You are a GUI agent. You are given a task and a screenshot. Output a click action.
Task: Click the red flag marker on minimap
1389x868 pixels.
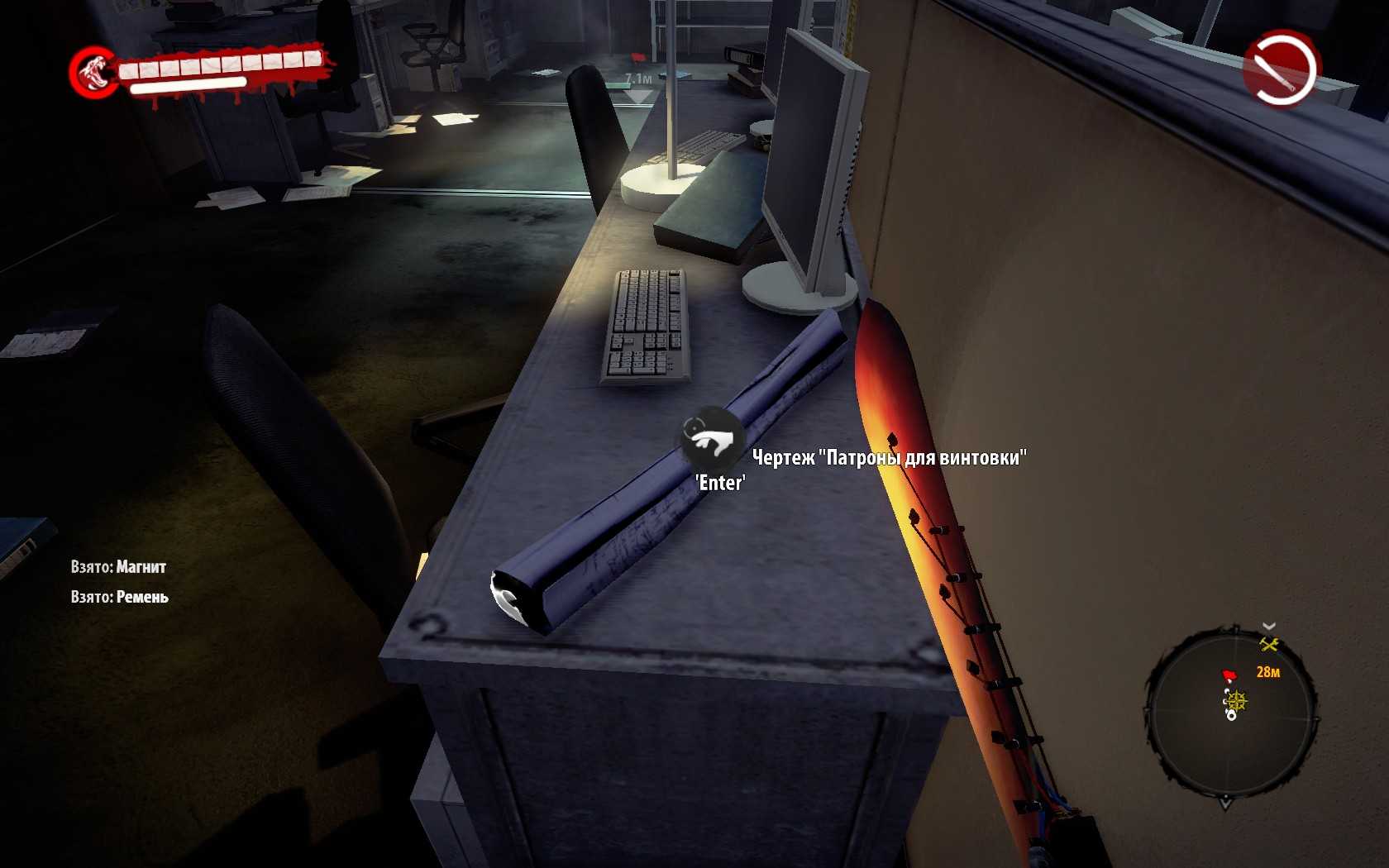point(1229,675)
